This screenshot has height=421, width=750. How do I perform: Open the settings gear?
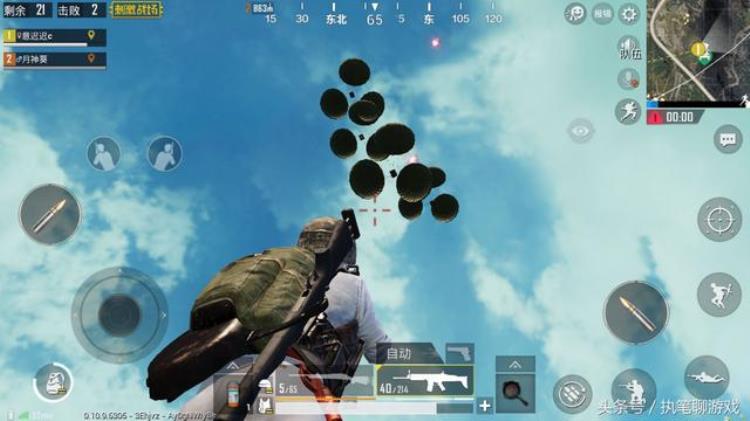[x=629, y=14]
